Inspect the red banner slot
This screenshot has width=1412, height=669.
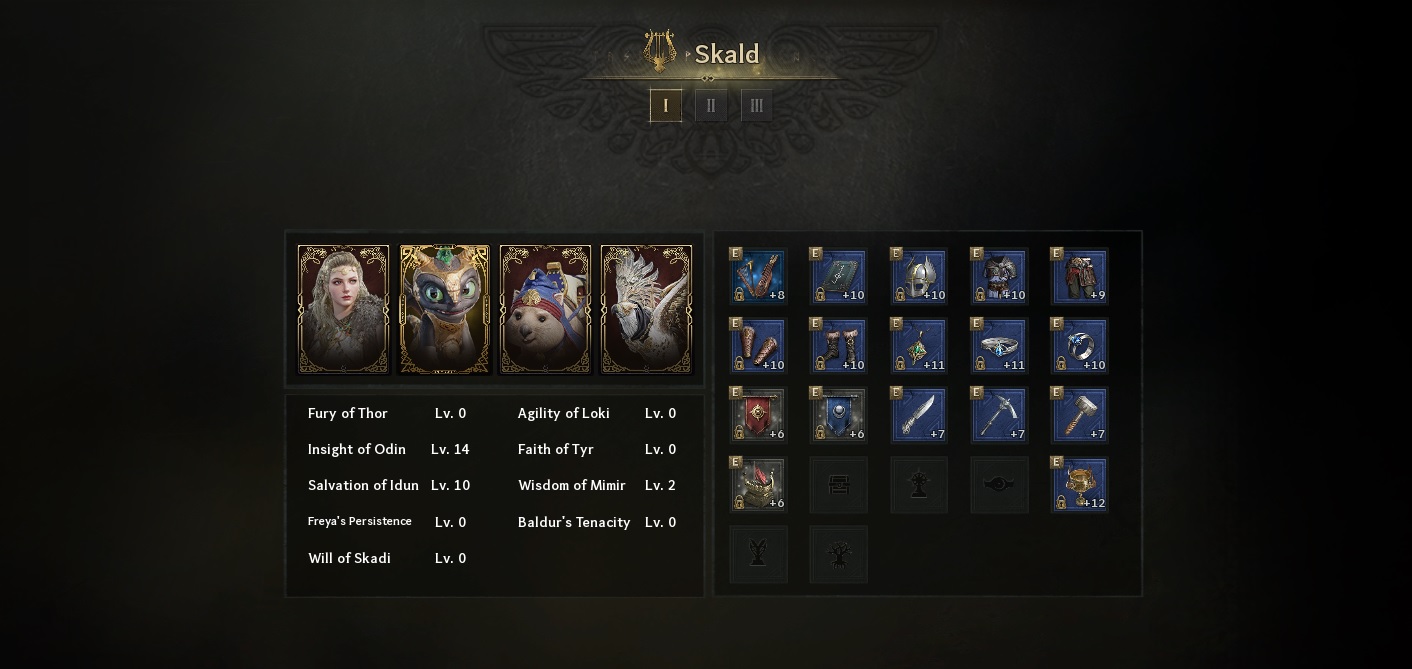pos(758,415)
